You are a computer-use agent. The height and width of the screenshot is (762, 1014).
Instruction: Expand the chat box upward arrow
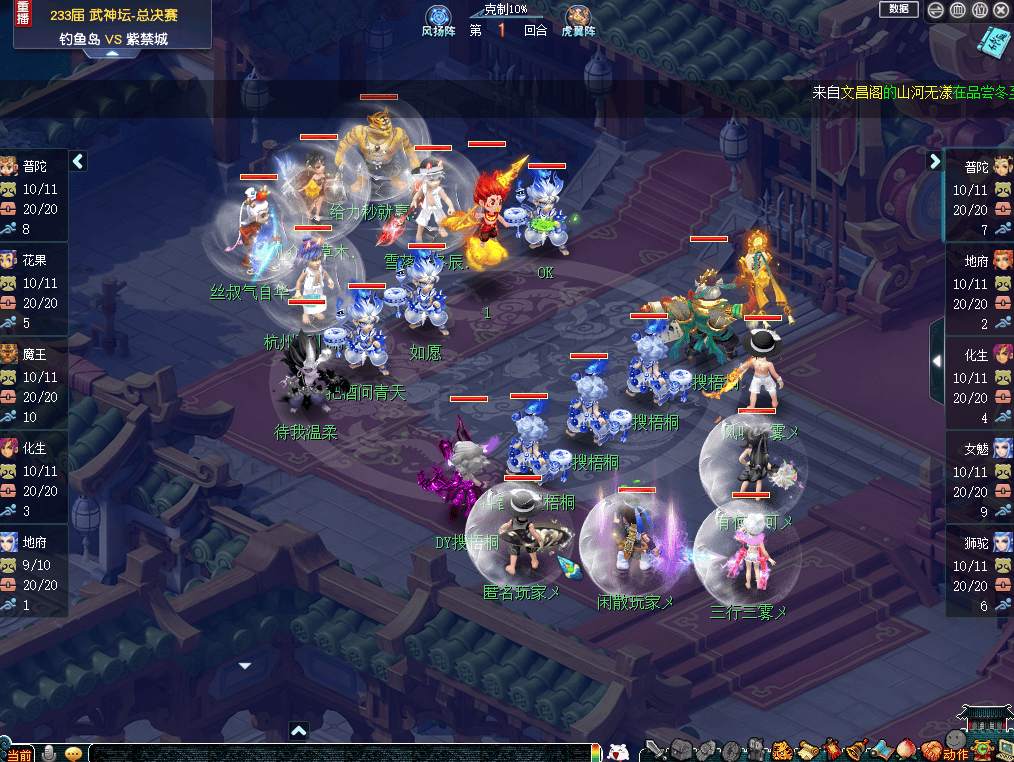[x=298, y=731]
